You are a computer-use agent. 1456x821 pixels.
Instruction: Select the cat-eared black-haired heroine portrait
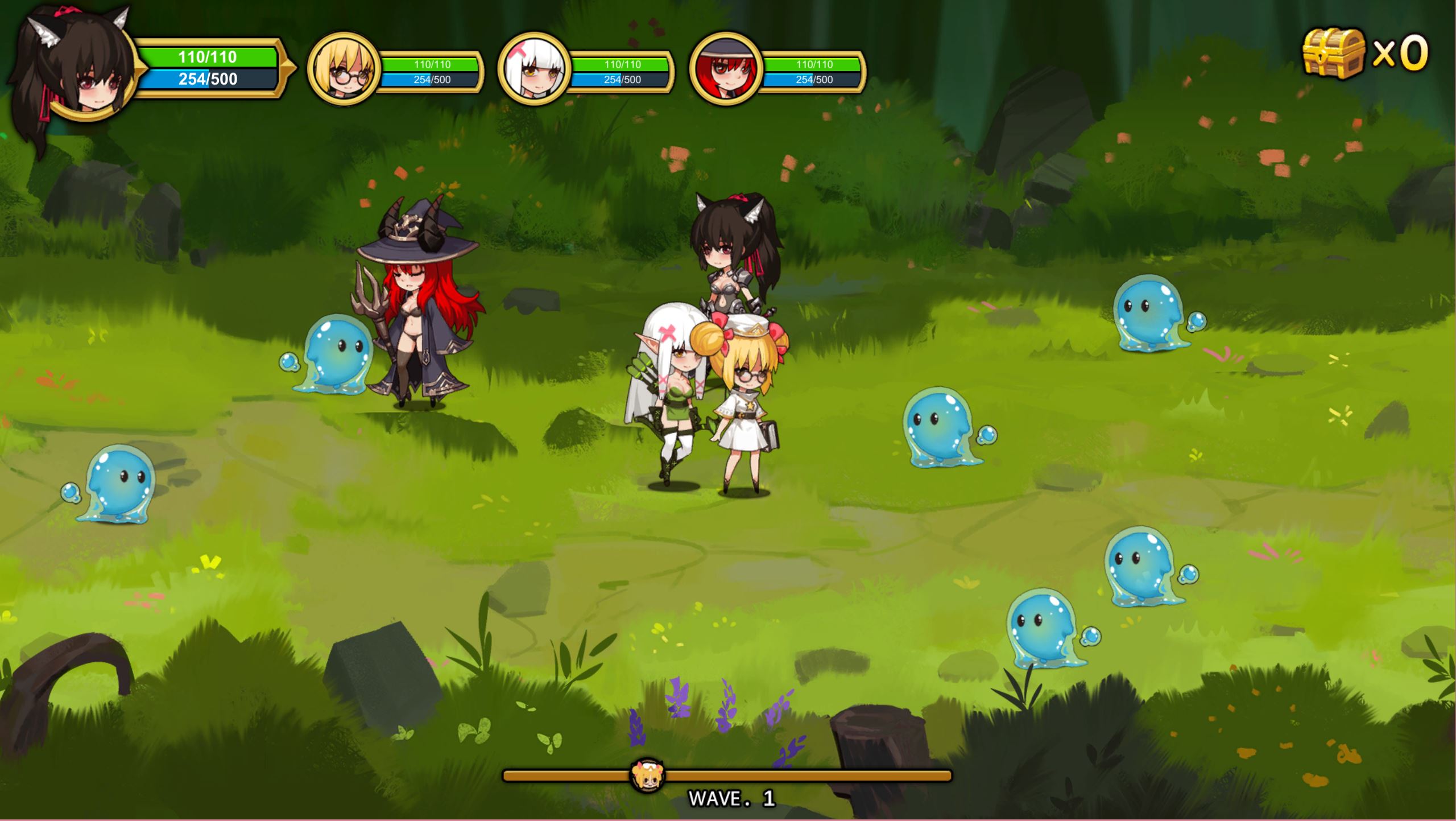pyautogui.click(x=80, y=71)
